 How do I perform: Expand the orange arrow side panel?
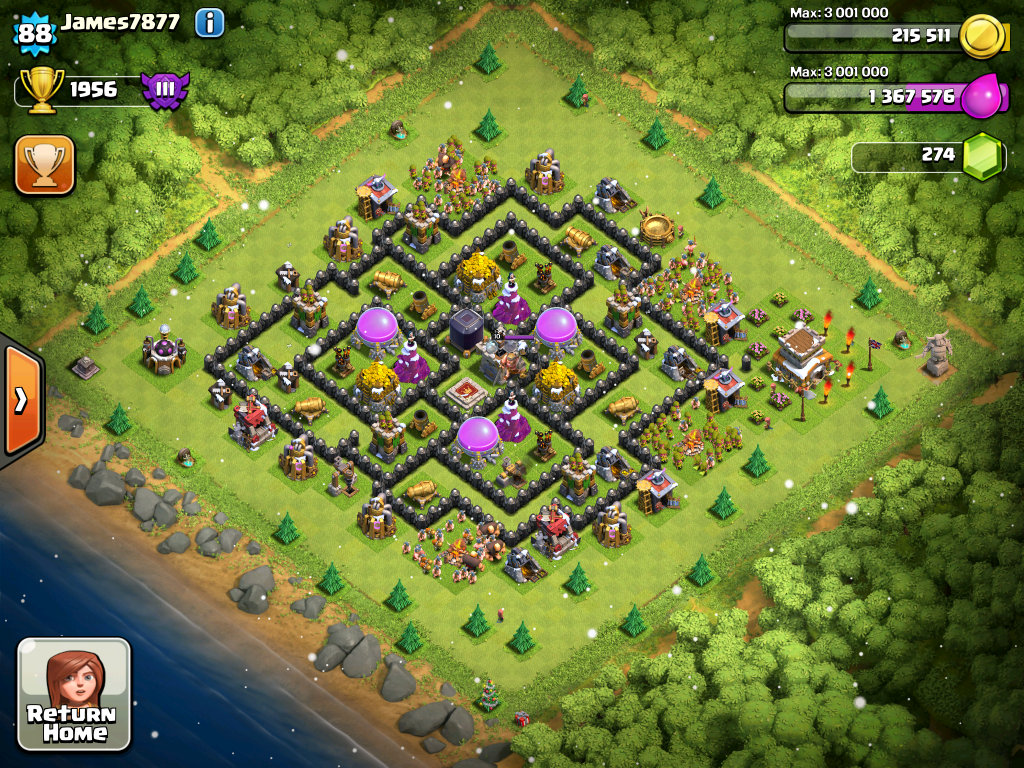tap(21, 400)
